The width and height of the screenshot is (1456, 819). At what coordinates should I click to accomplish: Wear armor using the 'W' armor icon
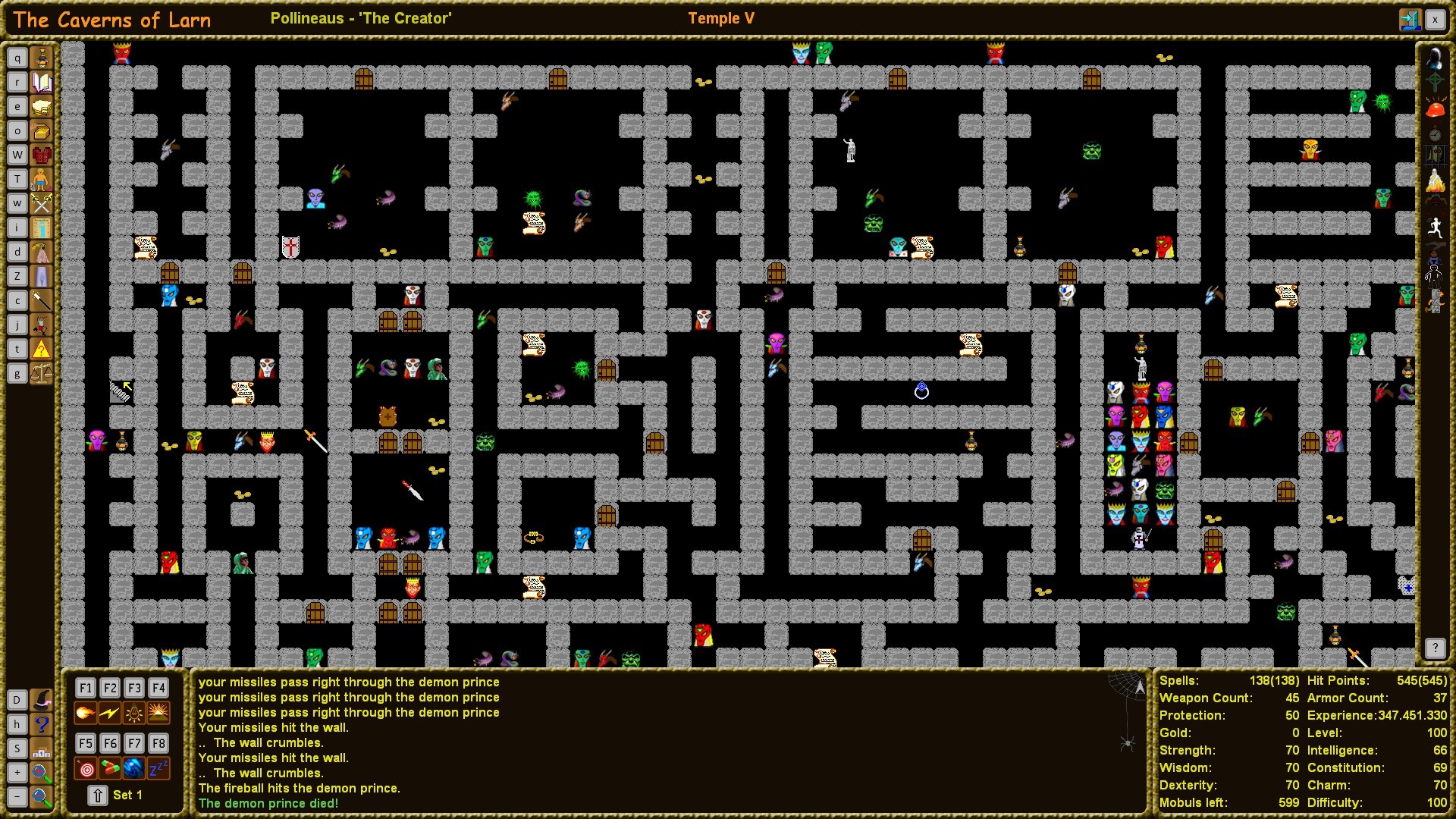click(42, 154)
